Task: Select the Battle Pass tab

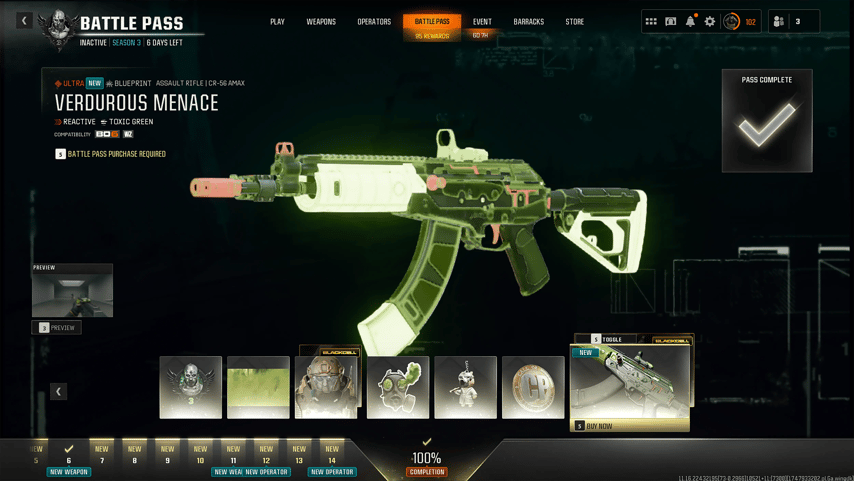Action: click(x=432, y=22)
